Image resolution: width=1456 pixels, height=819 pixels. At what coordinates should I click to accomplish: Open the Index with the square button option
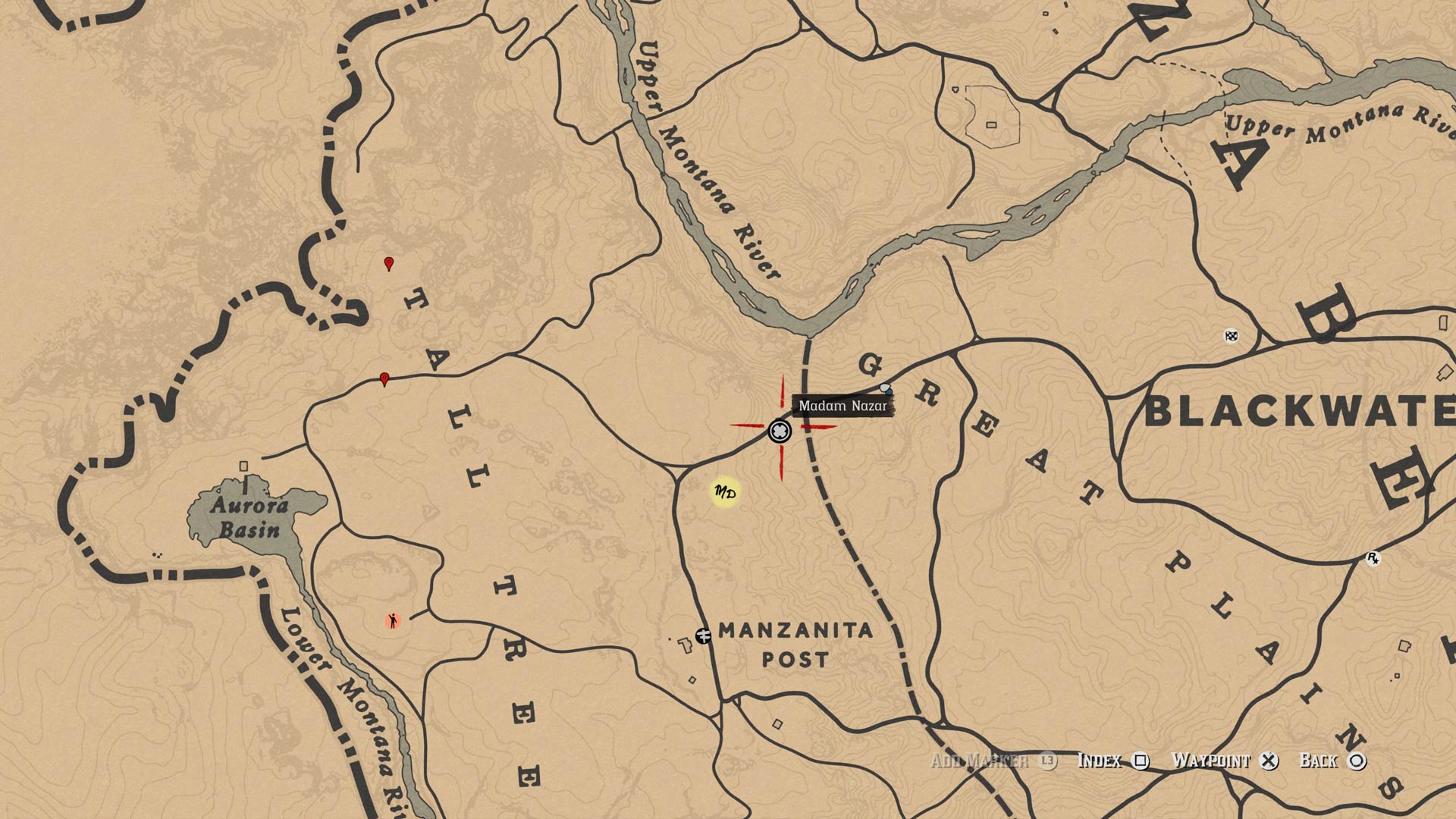[x=1105, y=761]
